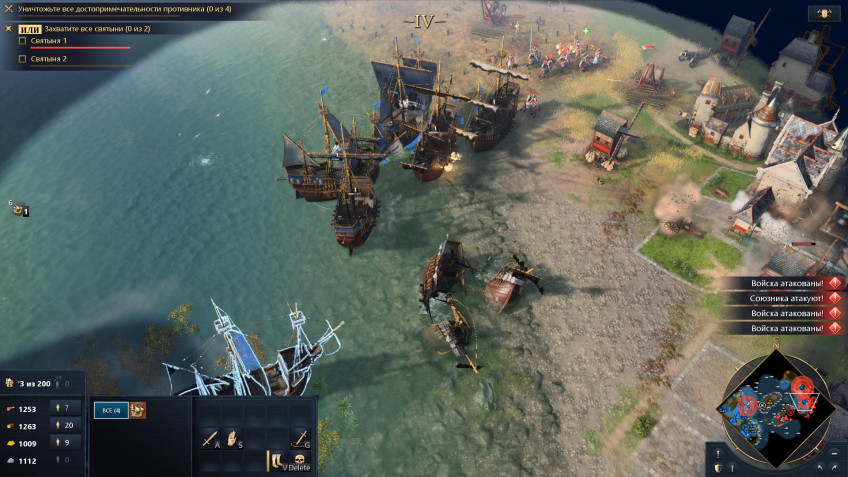Choose the hand stop command
The image size is (848, 477).
233,438
